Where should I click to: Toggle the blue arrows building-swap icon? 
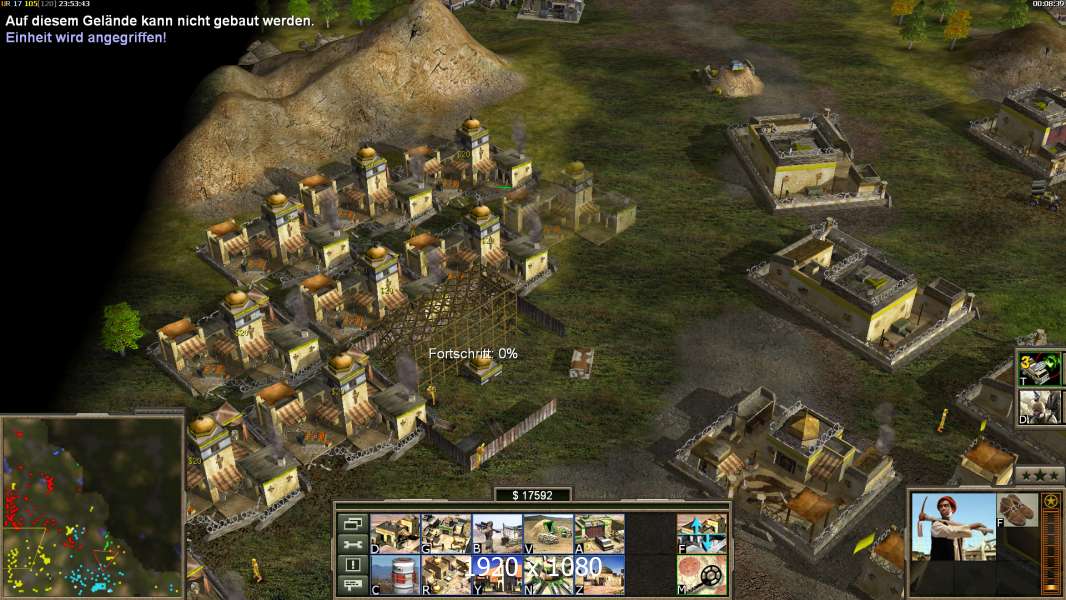pos(702,533)
